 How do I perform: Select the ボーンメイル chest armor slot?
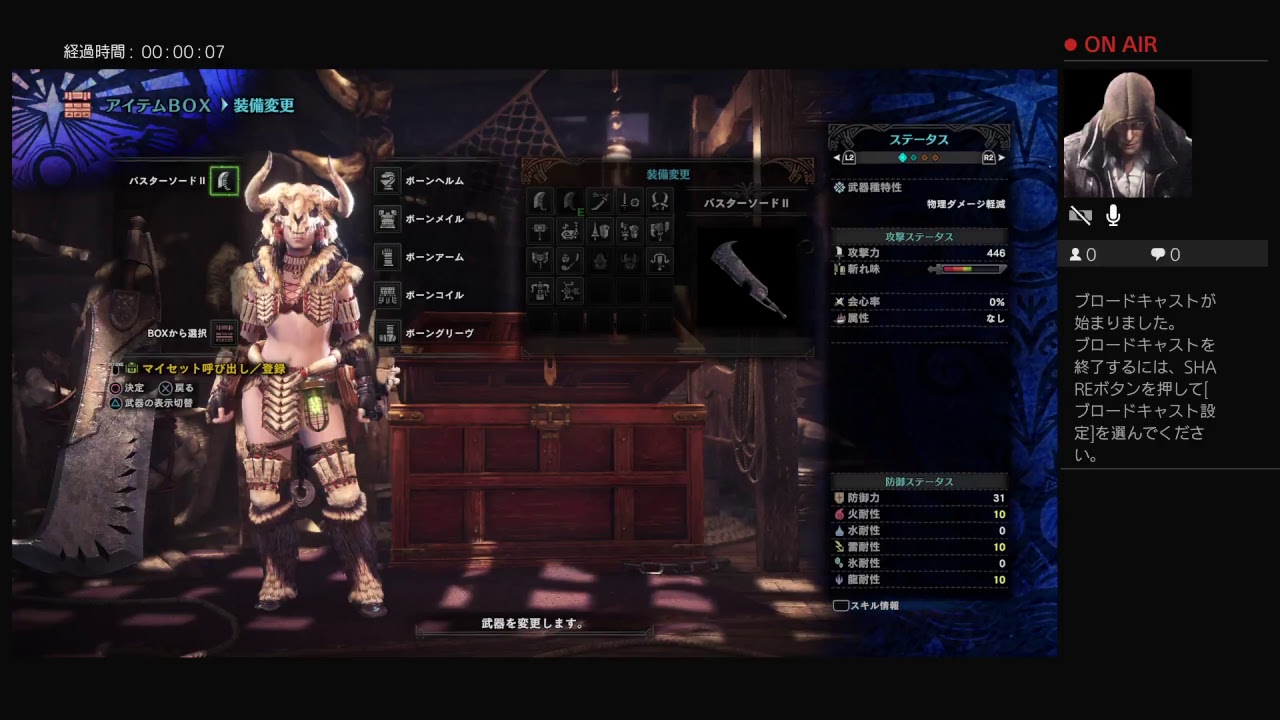pyautogui.click(x=388, y=219)
